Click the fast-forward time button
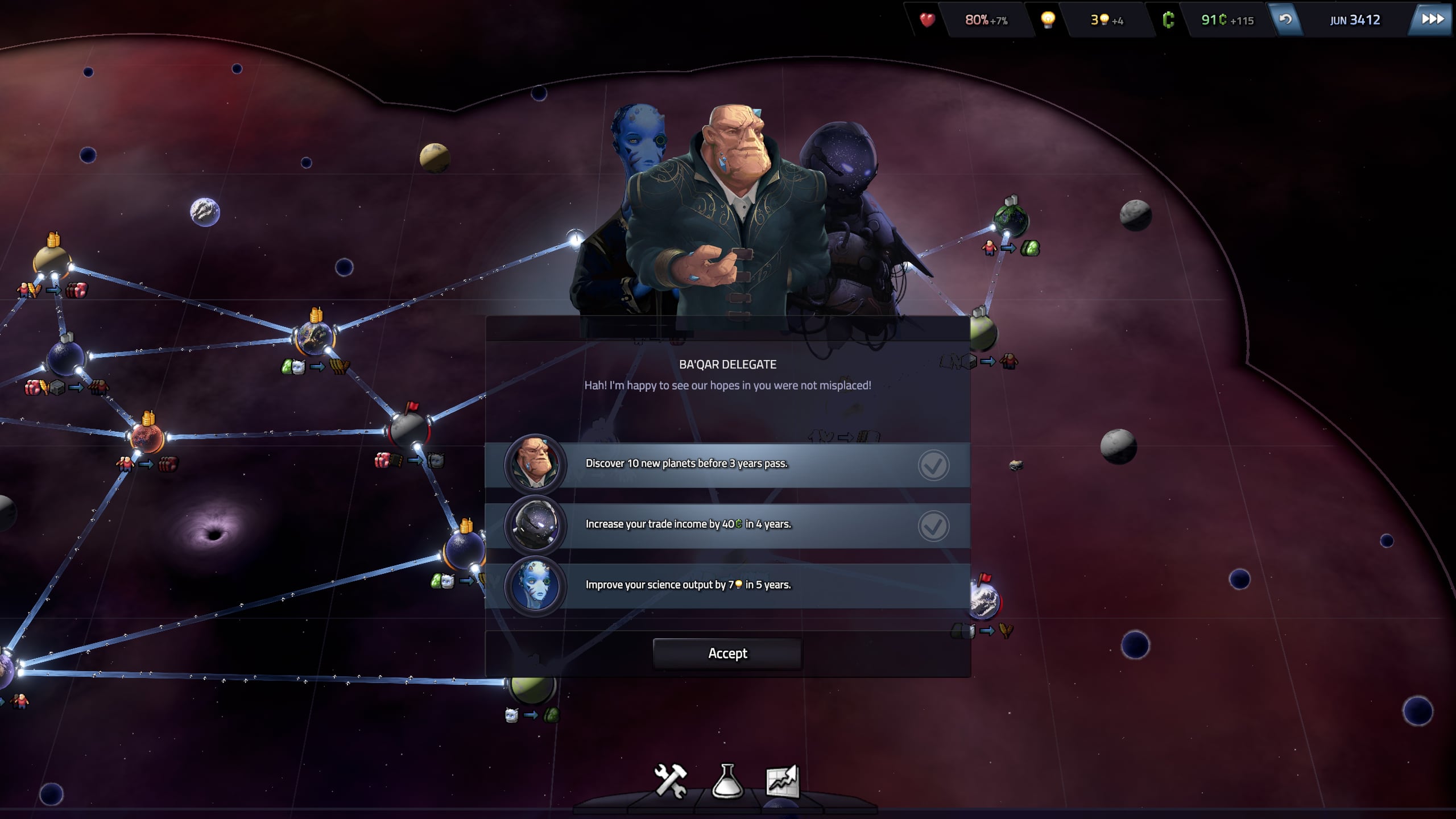This screenshot has height=819, width=1456. (x=1432, y=19)
